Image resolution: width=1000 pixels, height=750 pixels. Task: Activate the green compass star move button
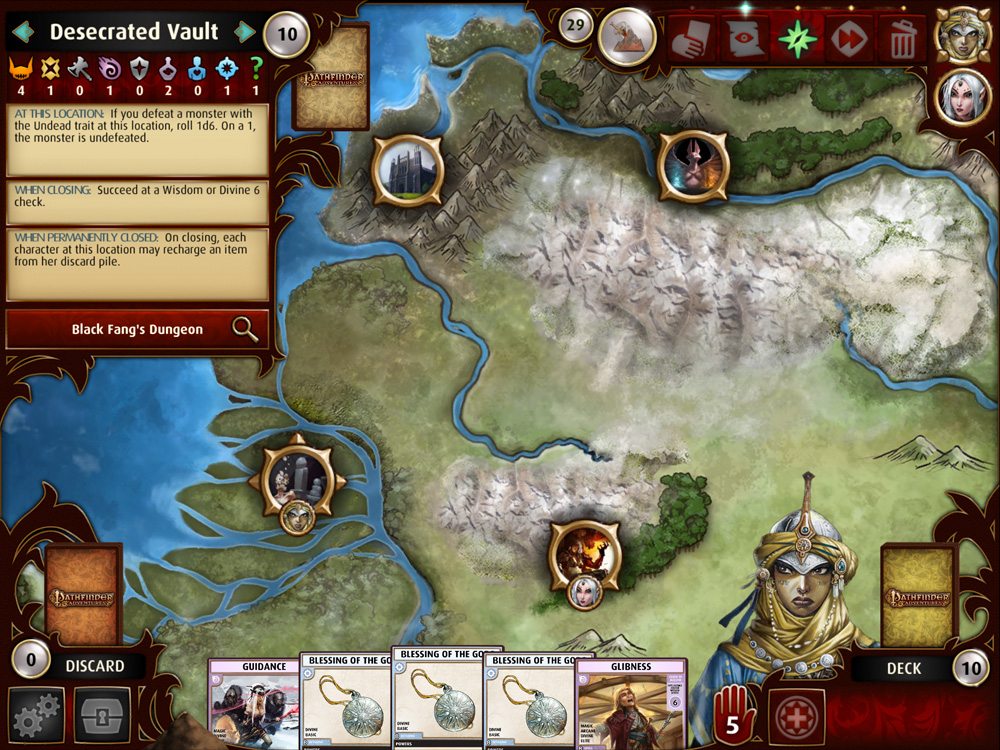coord(797,38)
